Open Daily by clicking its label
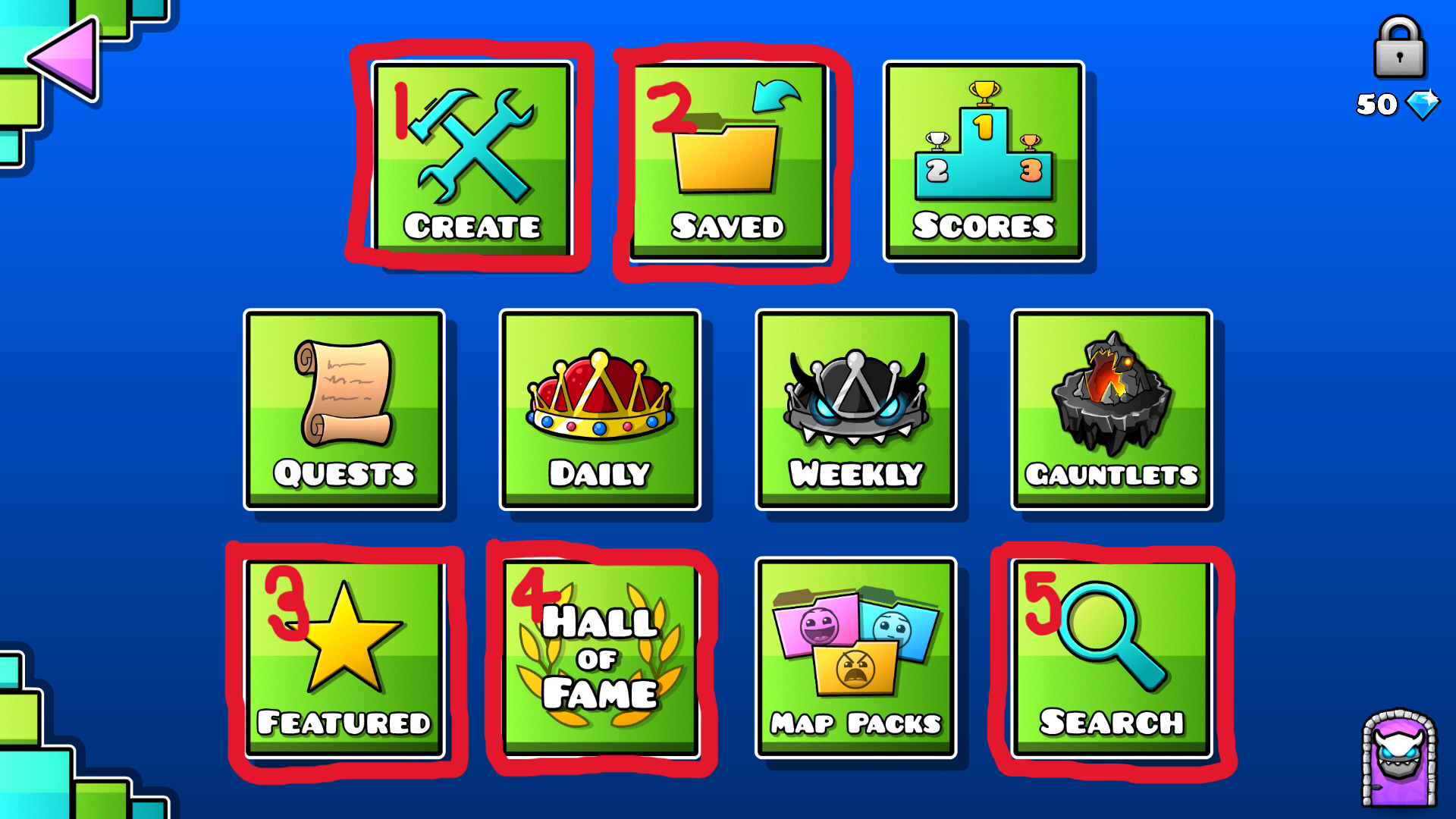This screenshot has width=1456, height=819. pos(599,472)
